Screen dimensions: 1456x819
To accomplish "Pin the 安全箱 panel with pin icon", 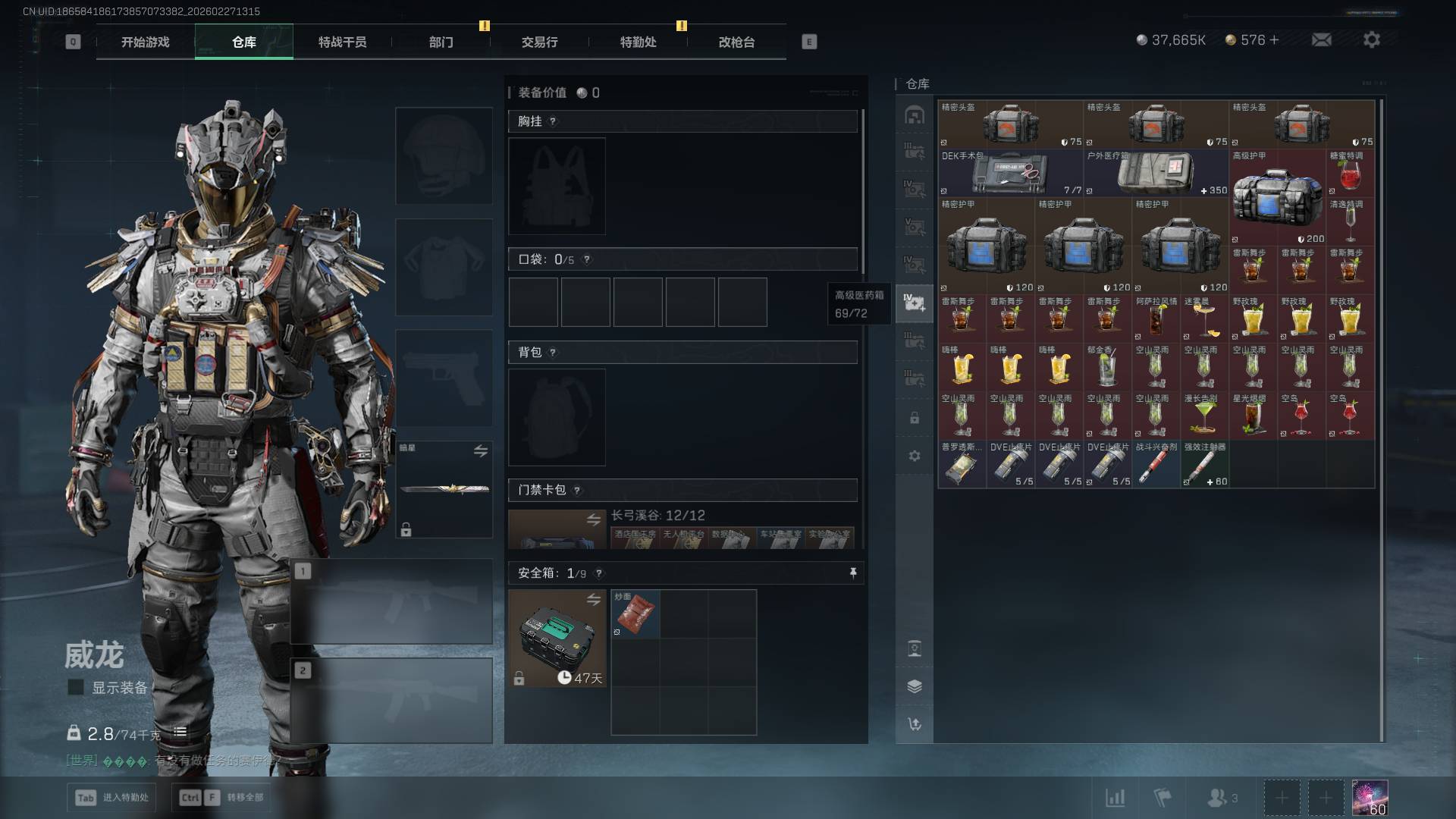I will (x=853, y=573).
